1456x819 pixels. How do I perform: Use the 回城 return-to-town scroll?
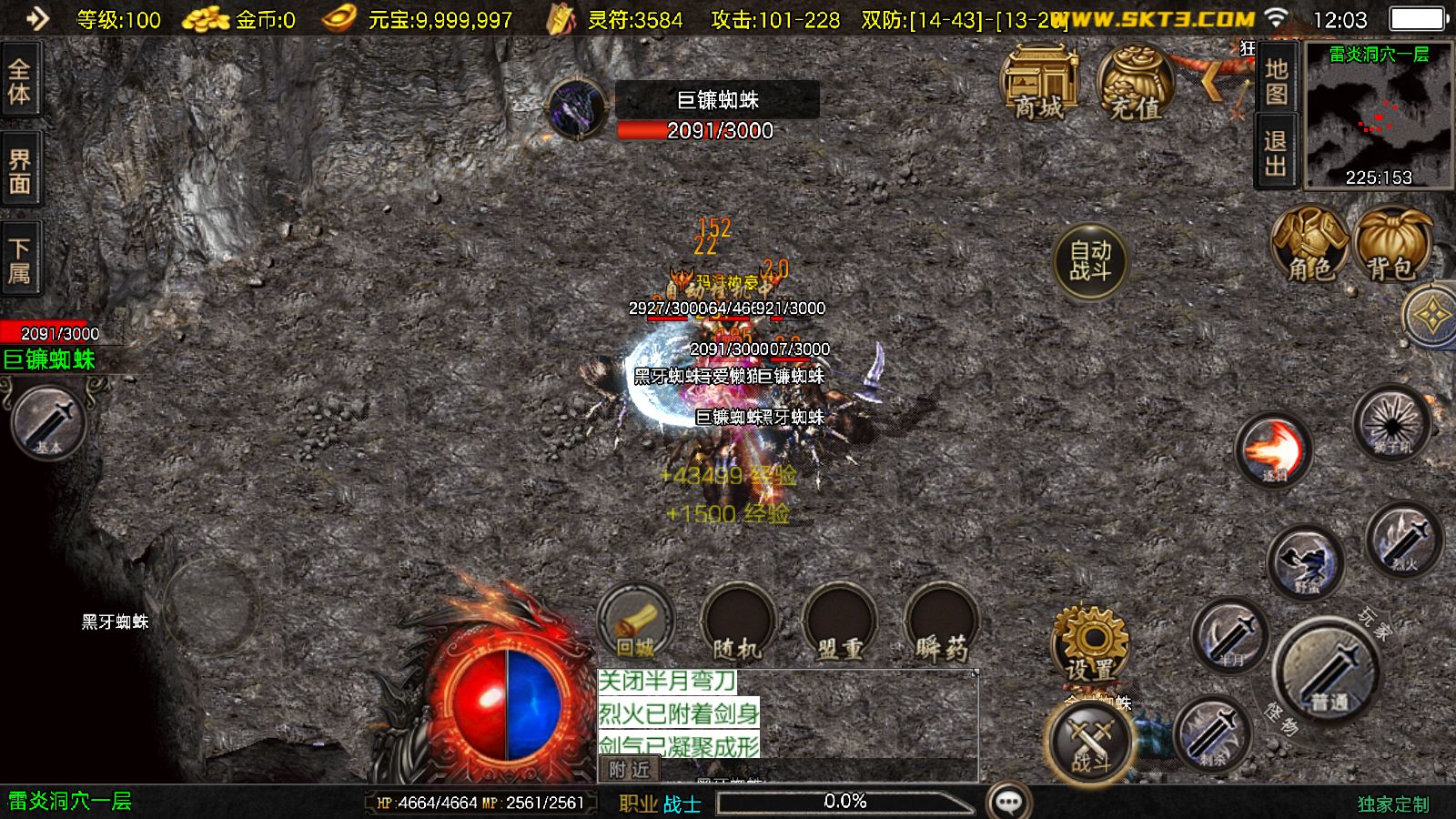636,623
